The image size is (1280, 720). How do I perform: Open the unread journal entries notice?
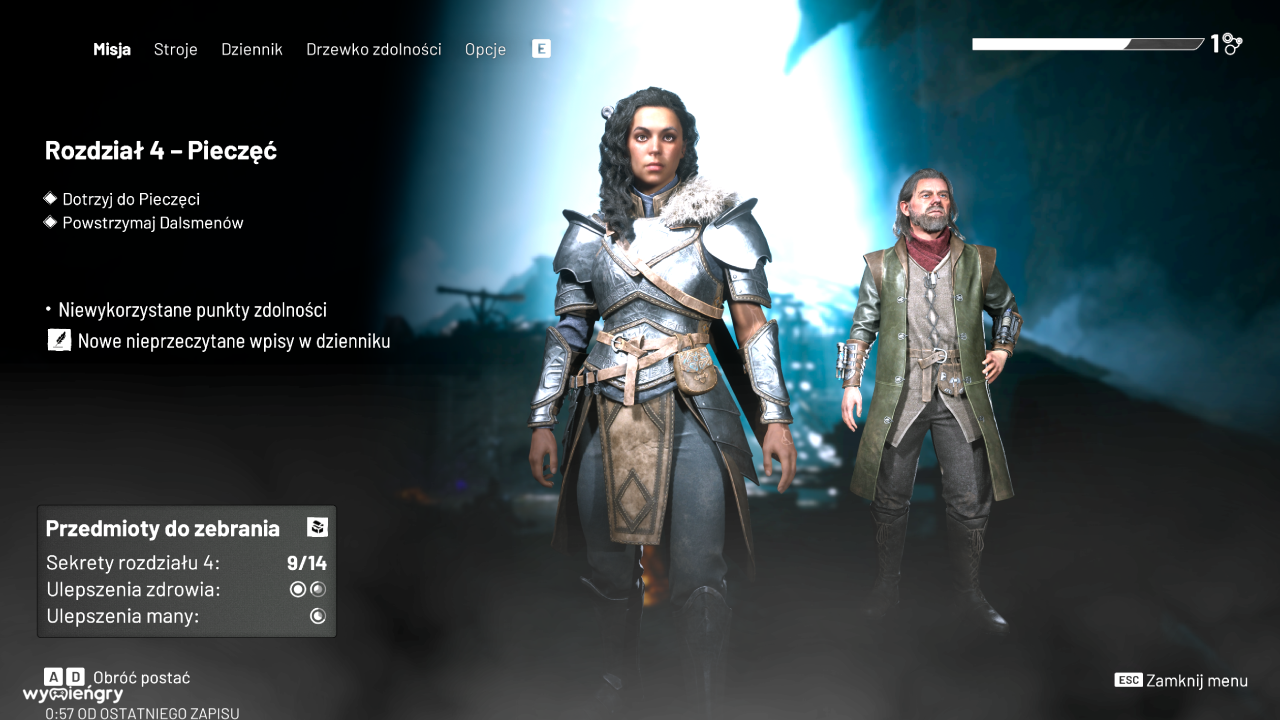pos(232,341)
